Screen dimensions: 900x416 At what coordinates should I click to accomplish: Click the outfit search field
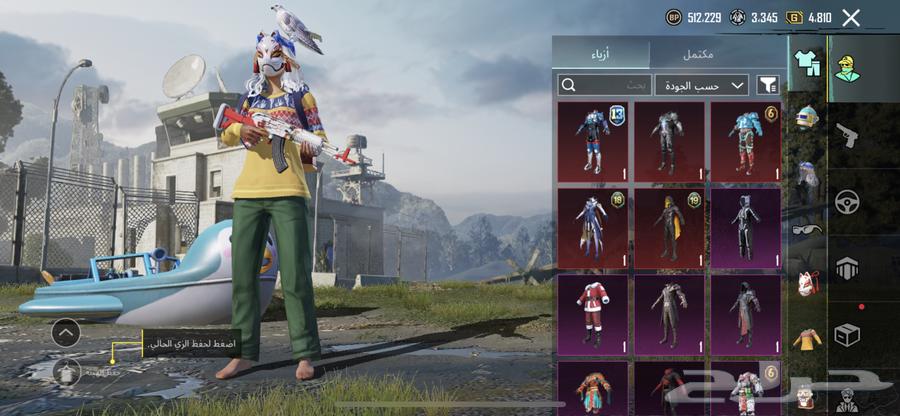[604, 85]
